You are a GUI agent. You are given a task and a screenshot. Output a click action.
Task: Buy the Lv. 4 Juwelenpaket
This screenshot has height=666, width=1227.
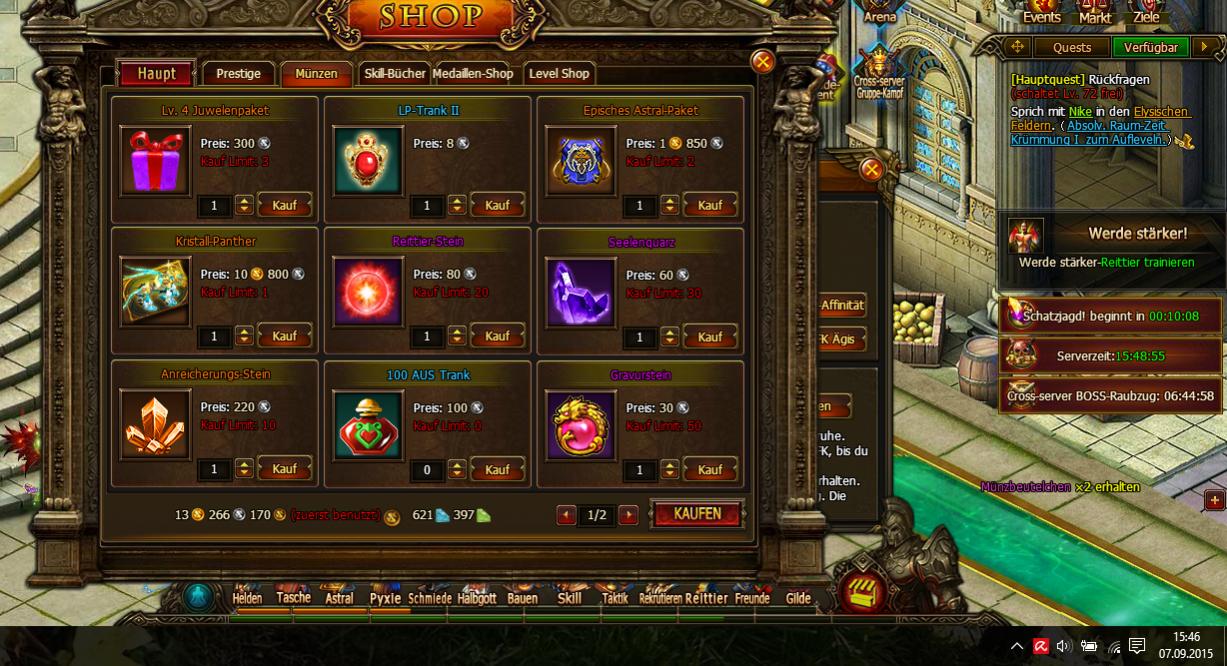click(x=284, y=205)
